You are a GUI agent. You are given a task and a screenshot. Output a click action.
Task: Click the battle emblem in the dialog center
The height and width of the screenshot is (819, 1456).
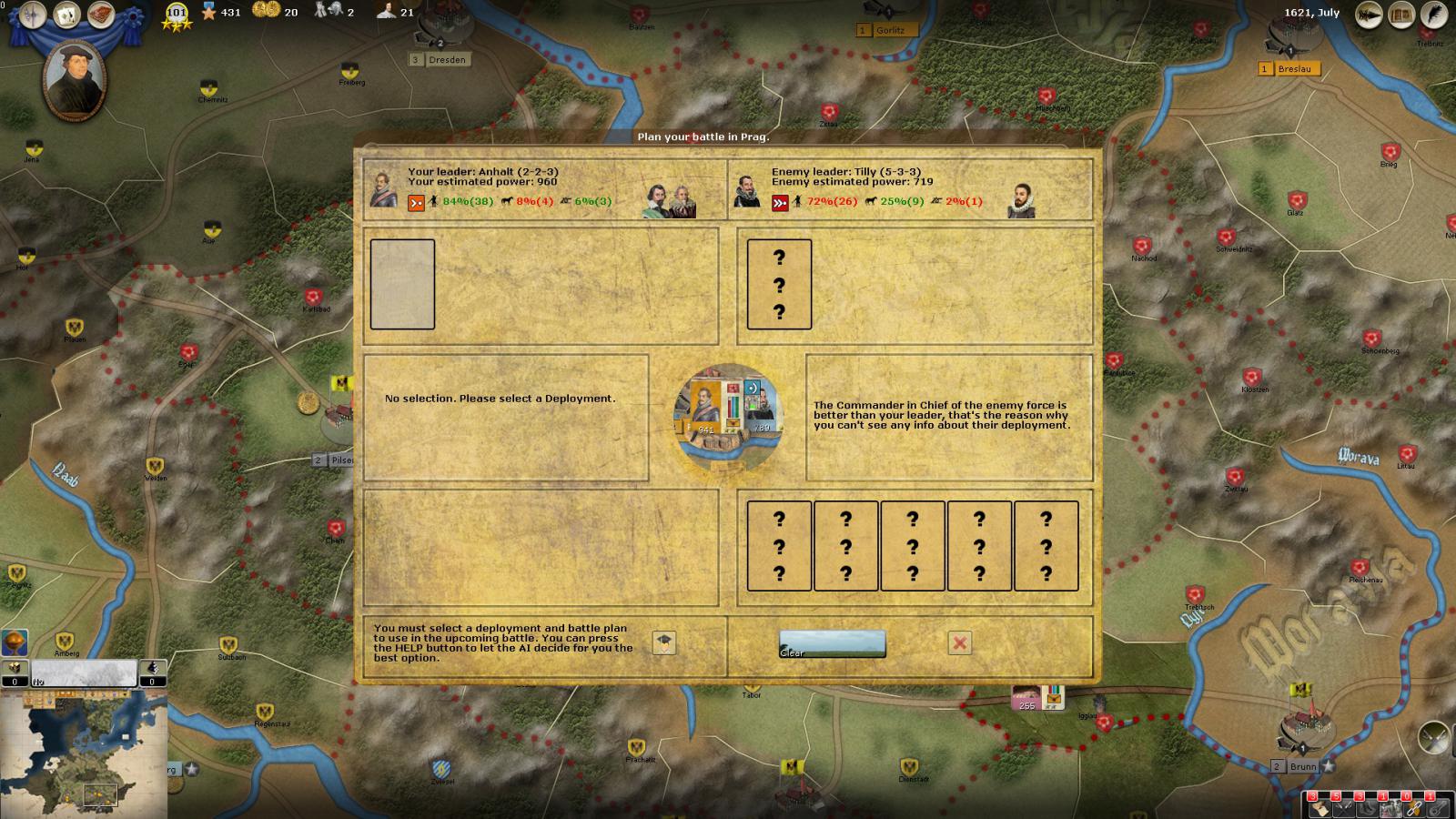728,418
